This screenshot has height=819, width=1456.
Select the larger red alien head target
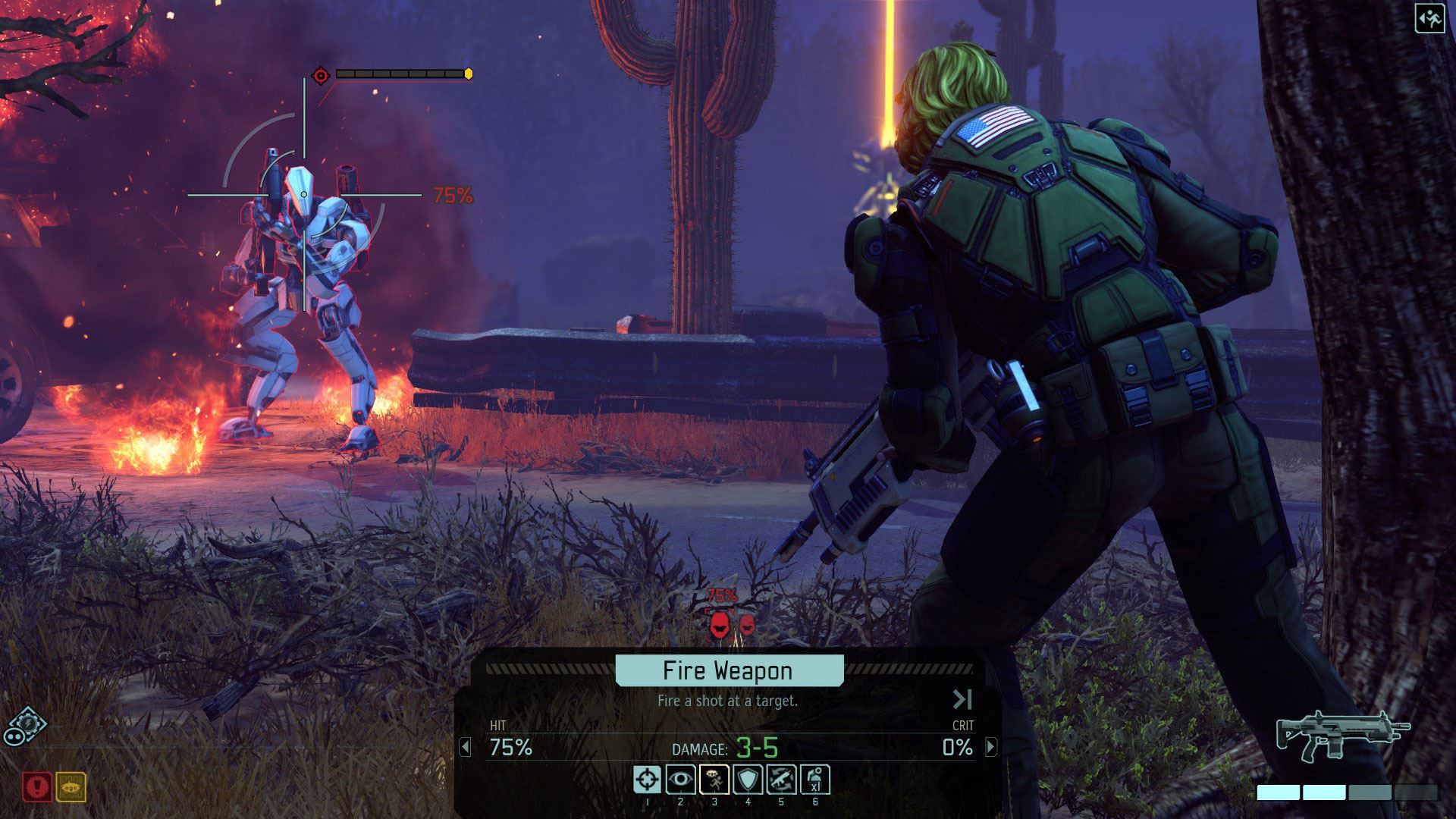click(x=719, y=625)
